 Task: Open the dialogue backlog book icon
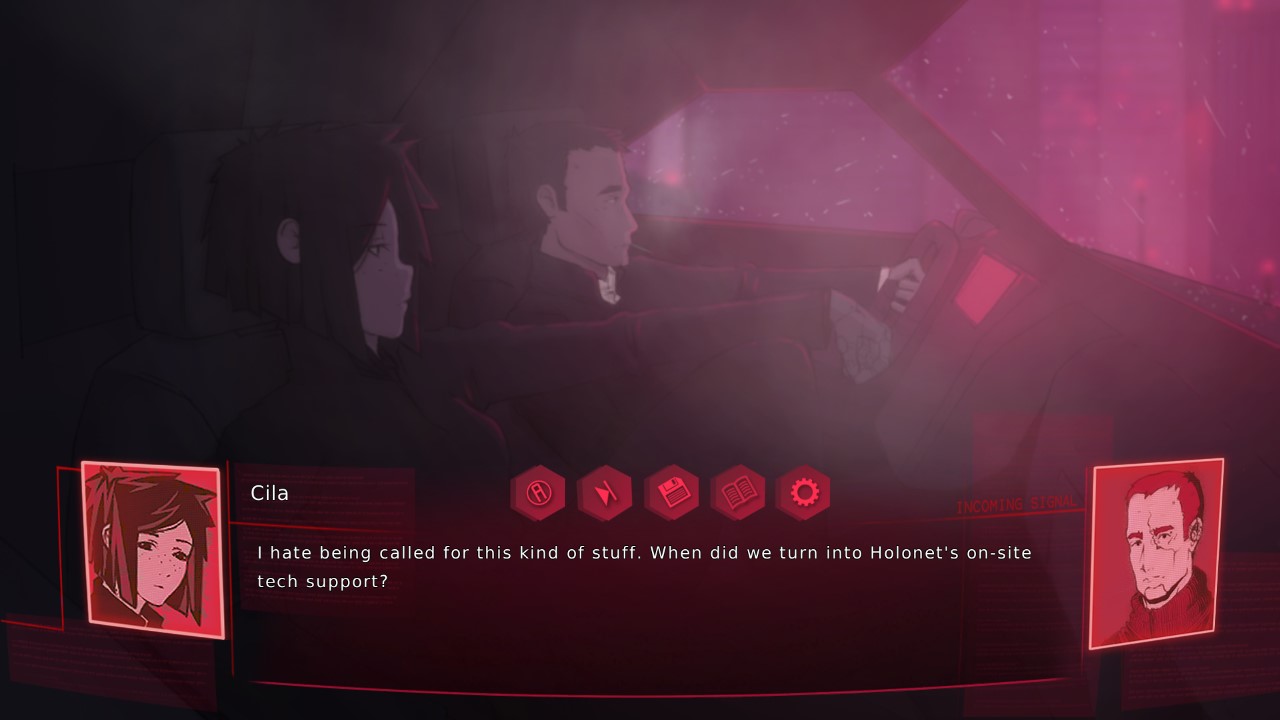coord(738,493)
